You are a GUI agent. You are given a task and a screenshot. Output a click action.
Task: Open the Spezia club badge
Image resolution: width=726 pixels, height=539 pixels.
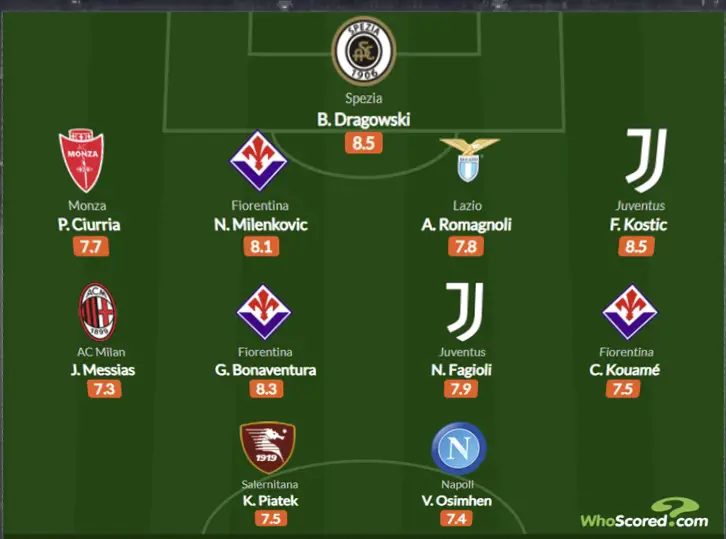tap(363, 53)
